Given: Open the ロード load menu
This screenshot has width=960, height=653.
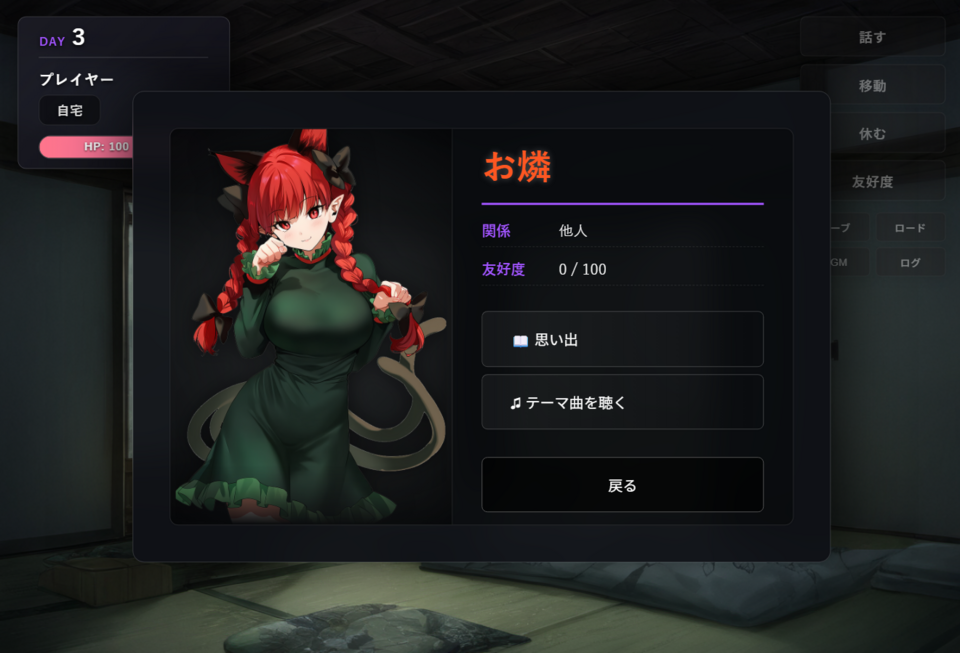Looking at the screenshot, I should (x=910, y=228).
